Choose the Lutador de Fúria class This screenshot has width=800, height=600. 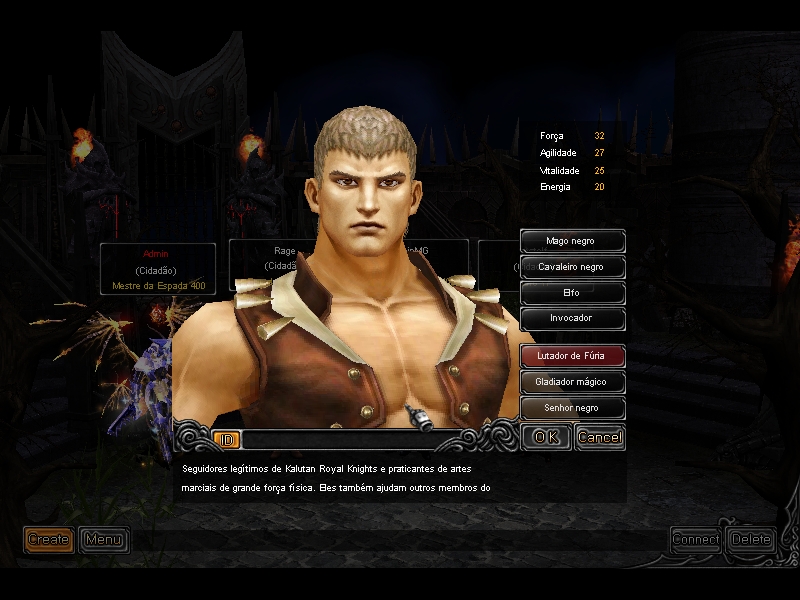(x=573, y=355)
